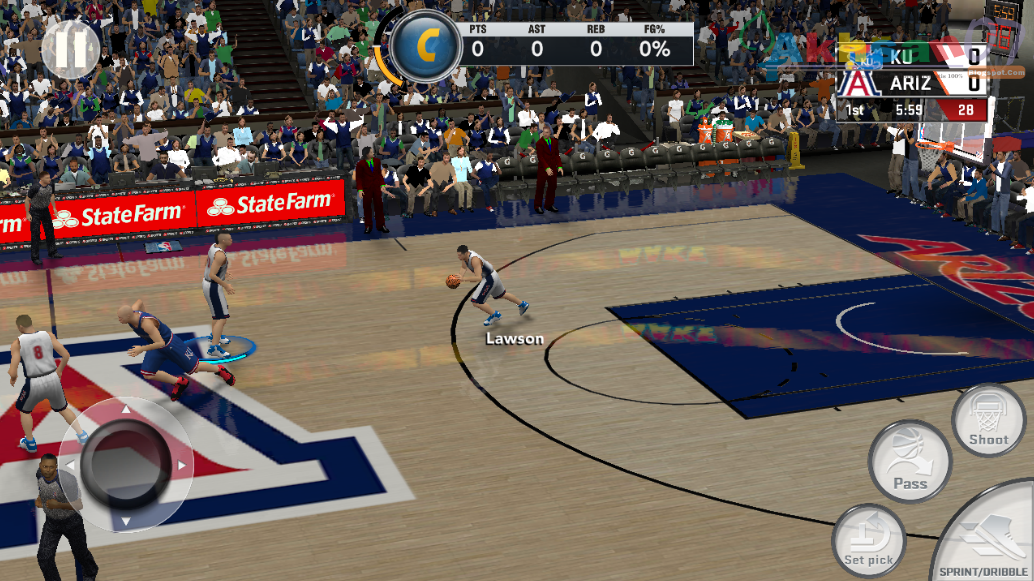Call a Set pick
Viewport: 1034px width, 581px height.
pos(869,541)
